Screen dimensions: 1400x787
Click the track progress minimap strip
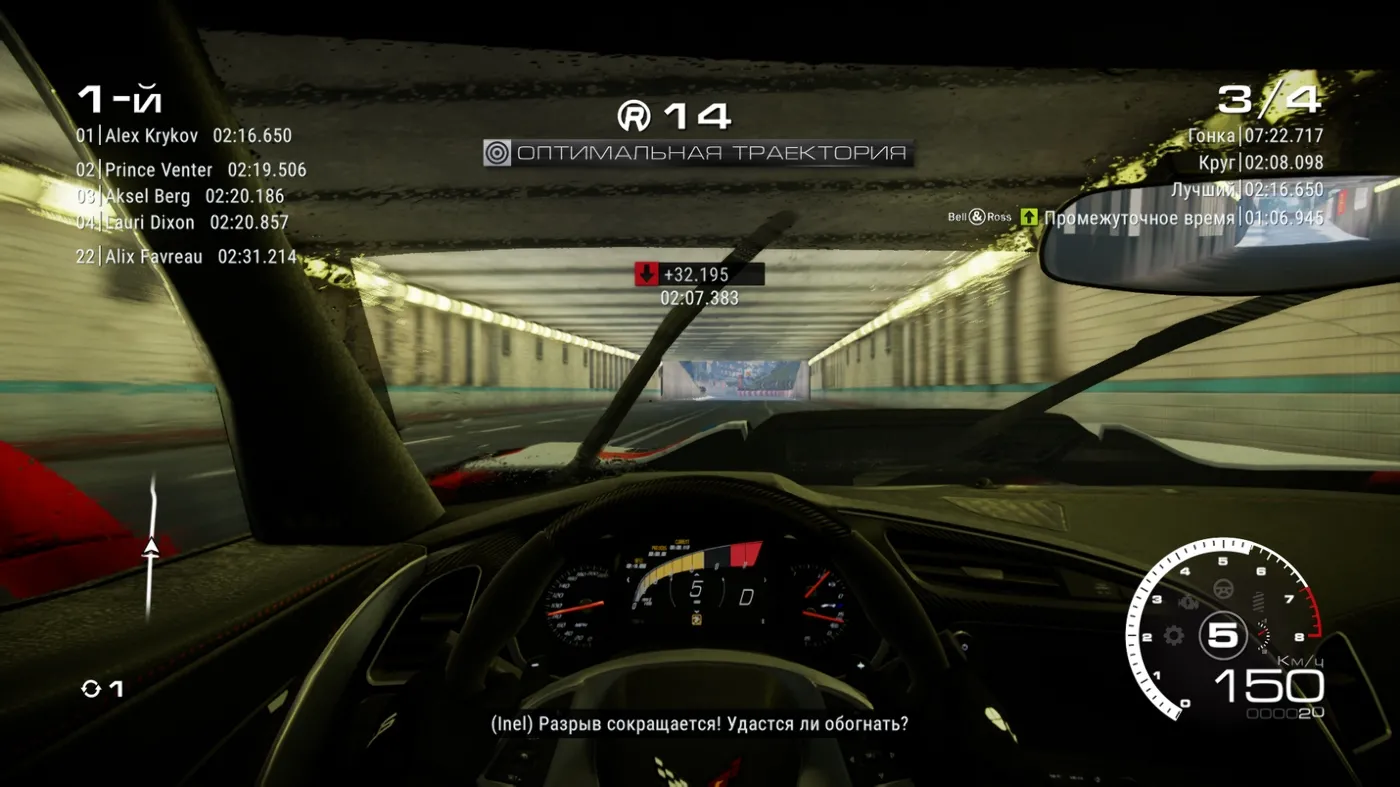pyautogui.click(x=152, y=546)
